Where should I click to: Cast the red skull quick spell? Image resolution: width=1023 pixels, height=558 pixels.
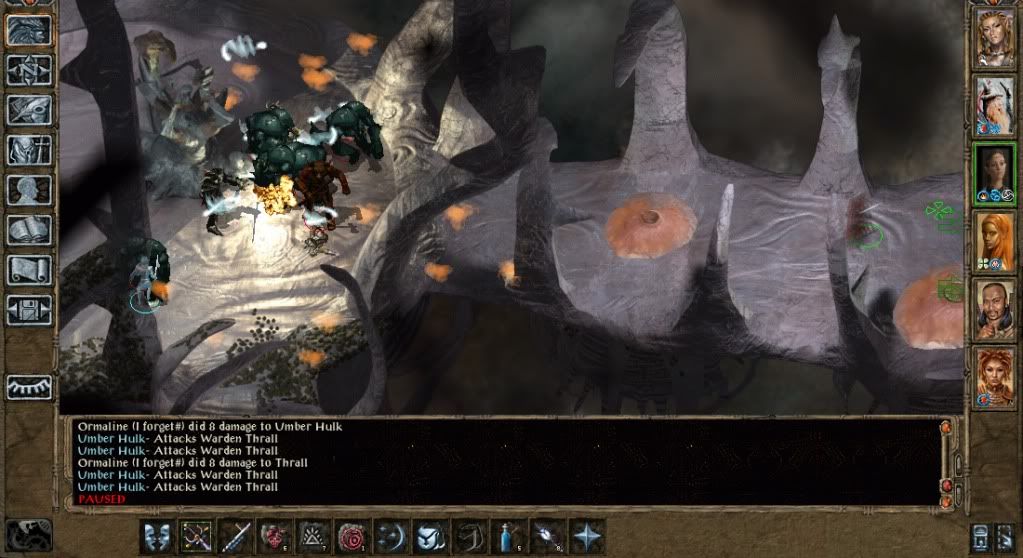click(x=275, y=537)
